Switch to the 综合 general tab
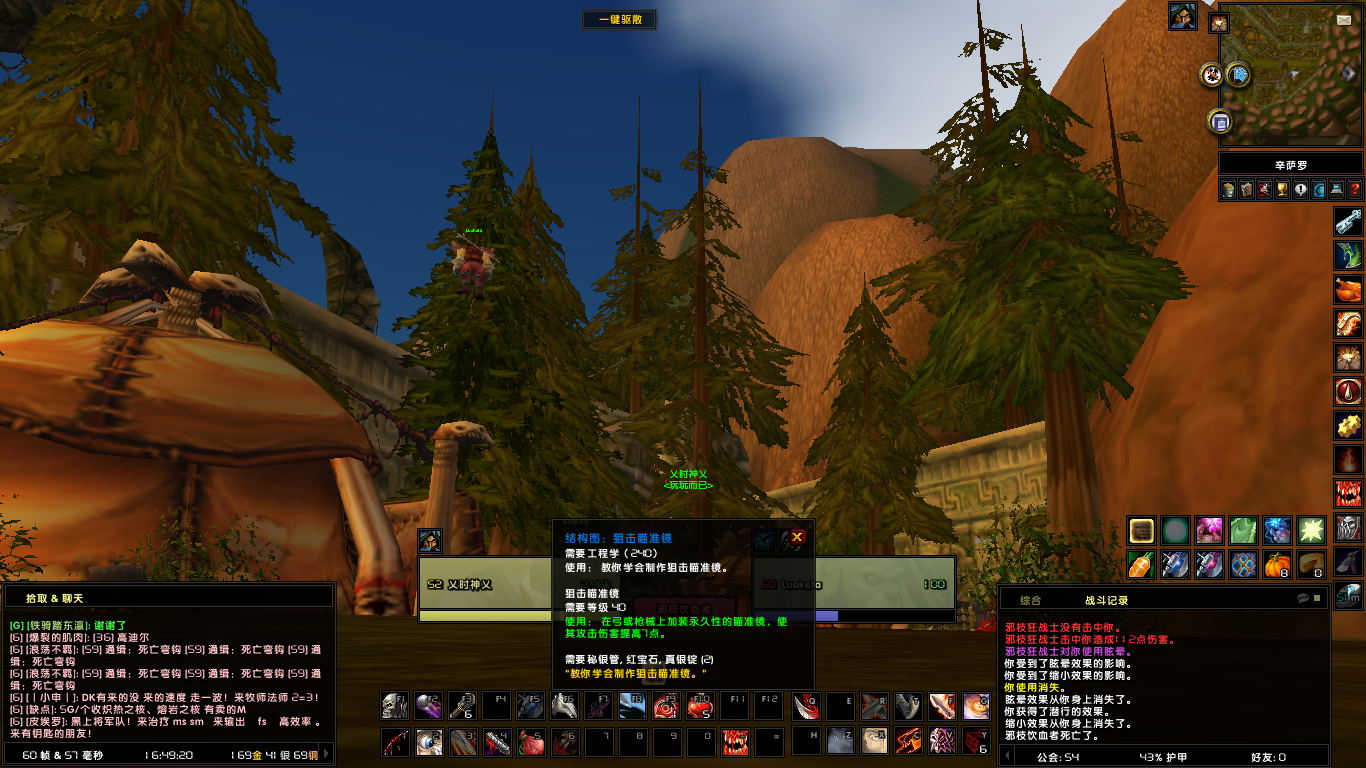Image resolution: width=1366 pixels, height=768 pixels. pos(1030,600)
